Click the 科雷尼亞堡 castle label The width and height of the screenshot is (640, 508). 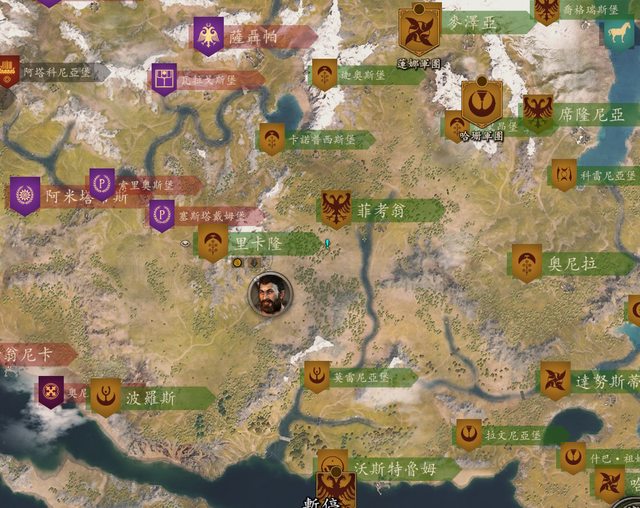pos(606,174)
